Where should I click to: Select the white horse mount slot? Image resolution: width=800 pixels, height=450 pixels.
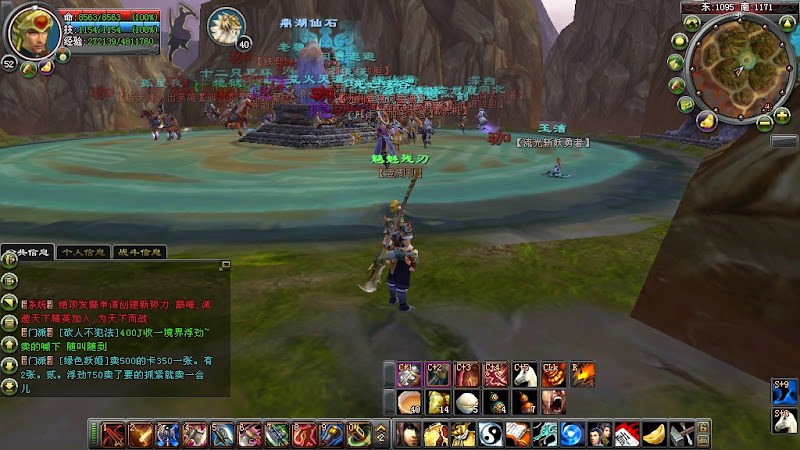tap(523, 376)
